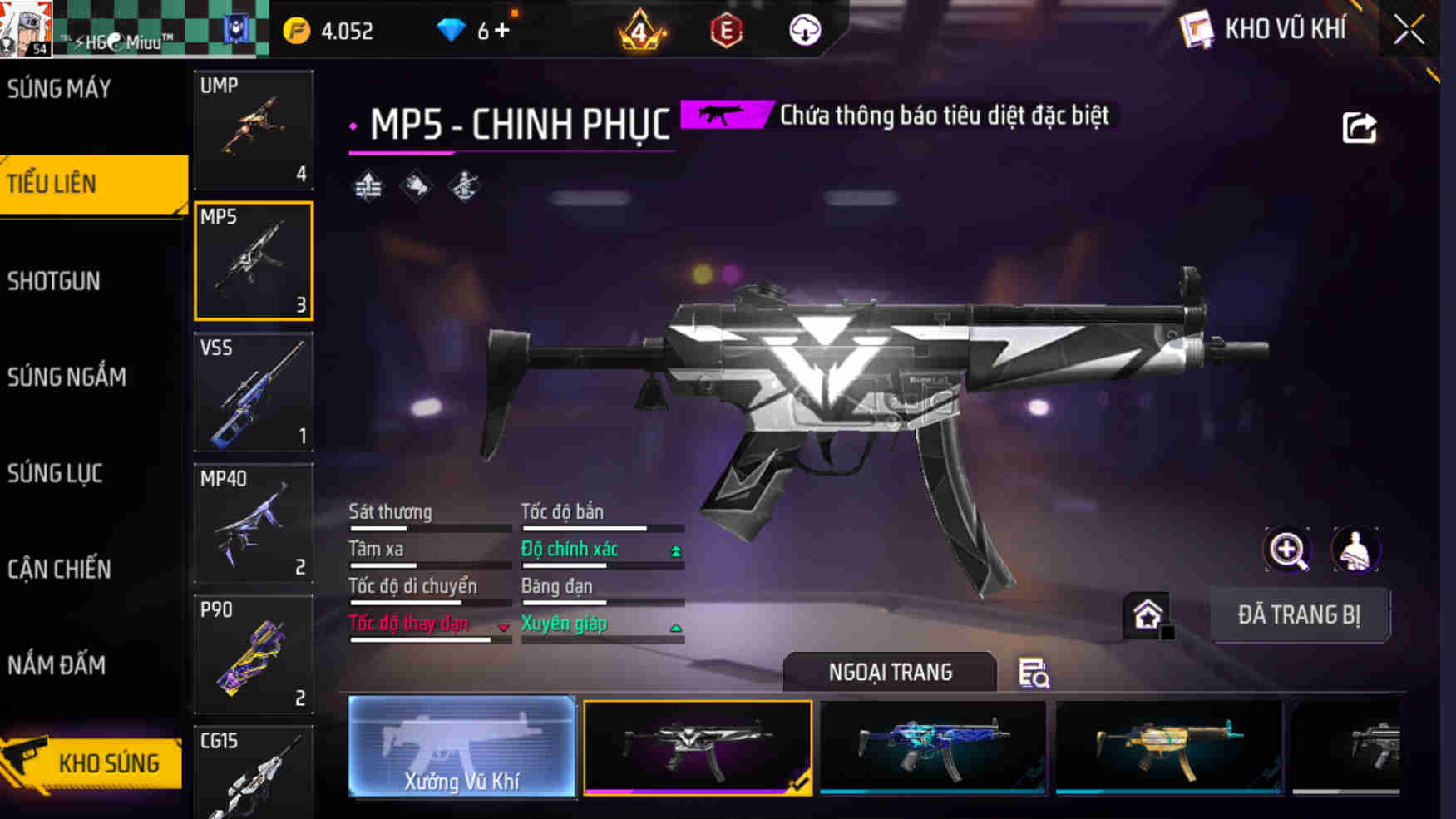The image size is (1456, 819).
Task: Open the Xưởng Vũ Khí tile
Action: tap(461, 747)
